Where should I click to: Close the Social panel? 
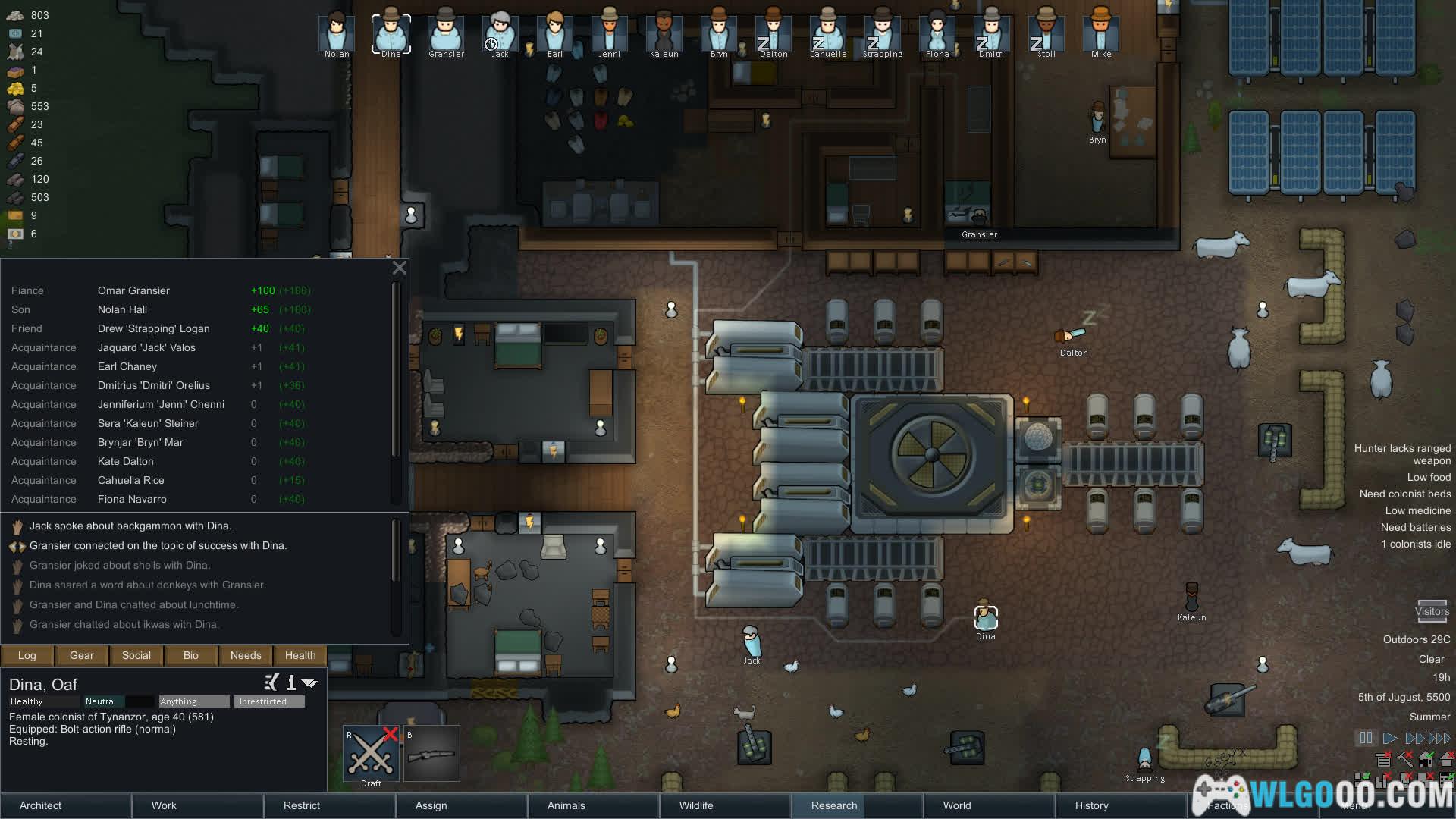pos(400,268)
